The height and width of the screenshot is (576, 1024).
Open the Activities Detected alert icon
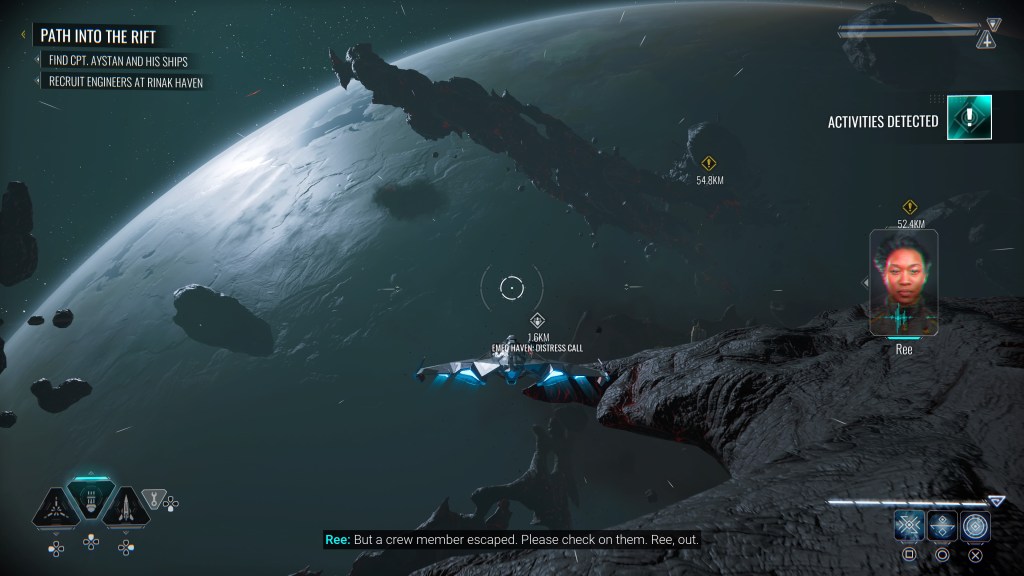pos(969,117)
